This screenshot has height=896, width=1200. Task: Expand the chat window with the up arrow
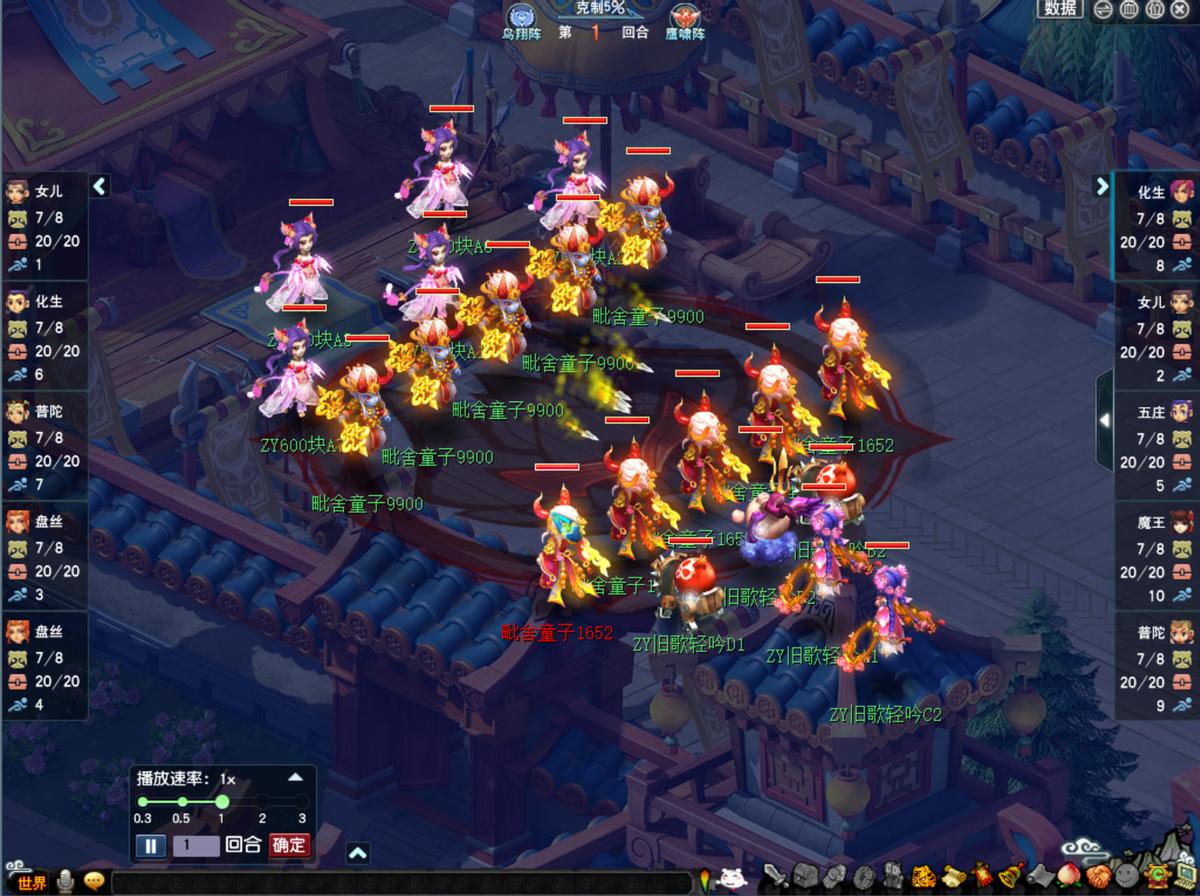coord(357,853)
